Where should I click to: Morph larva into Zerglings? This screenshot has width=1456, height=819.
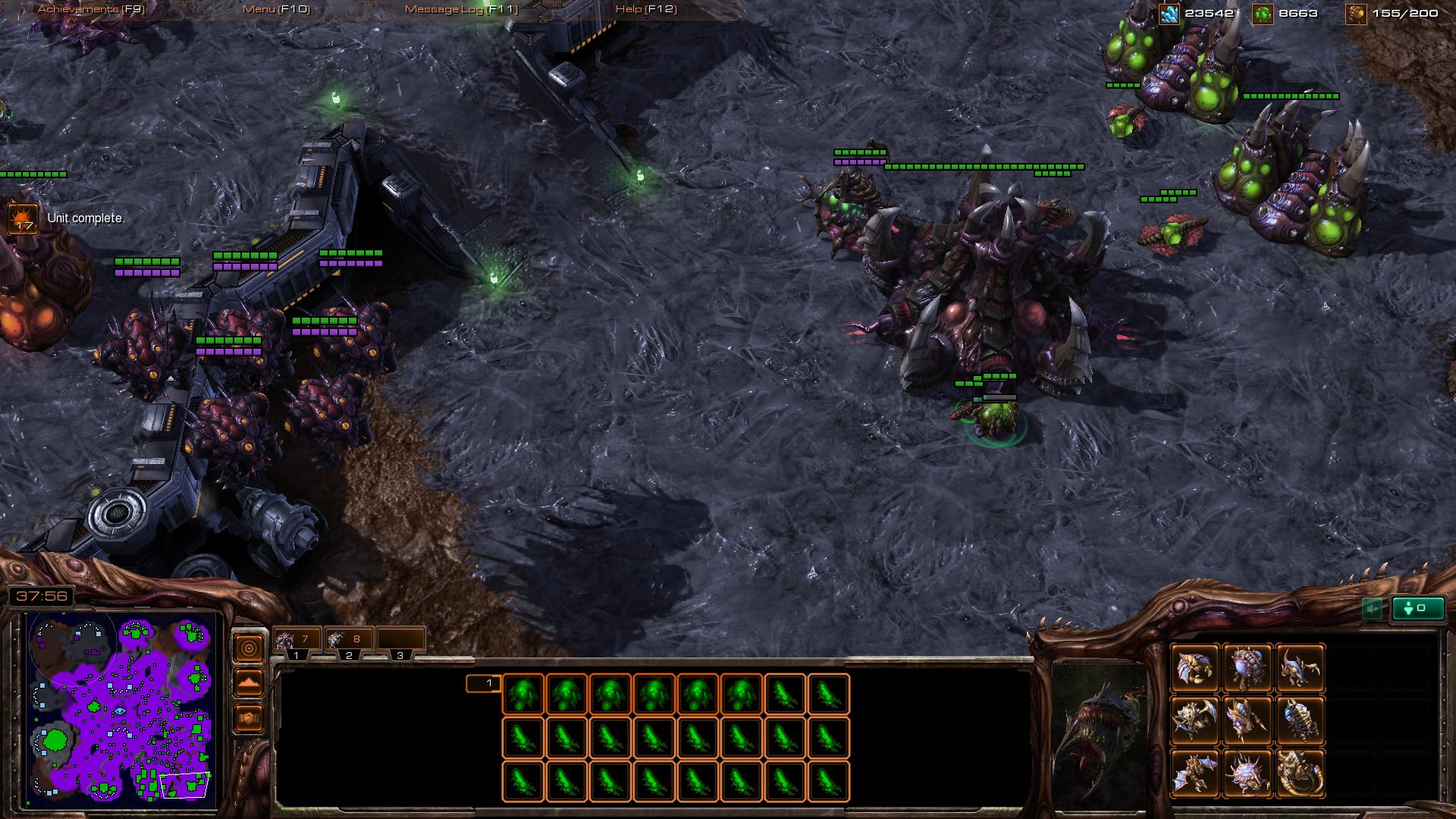[1300, 668]
